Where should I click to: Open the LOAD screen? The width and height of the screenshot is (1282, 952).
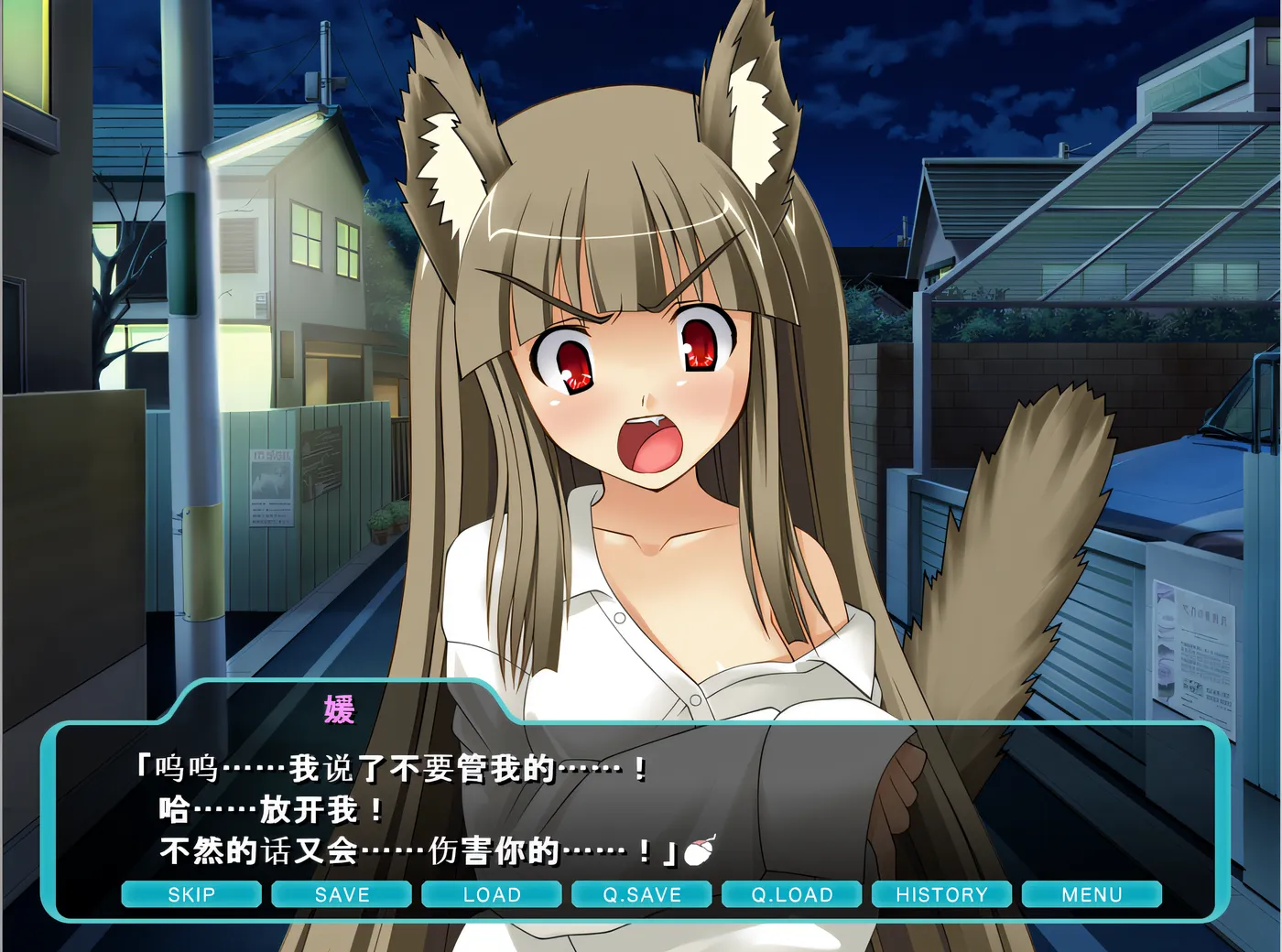tap(492, 894)
